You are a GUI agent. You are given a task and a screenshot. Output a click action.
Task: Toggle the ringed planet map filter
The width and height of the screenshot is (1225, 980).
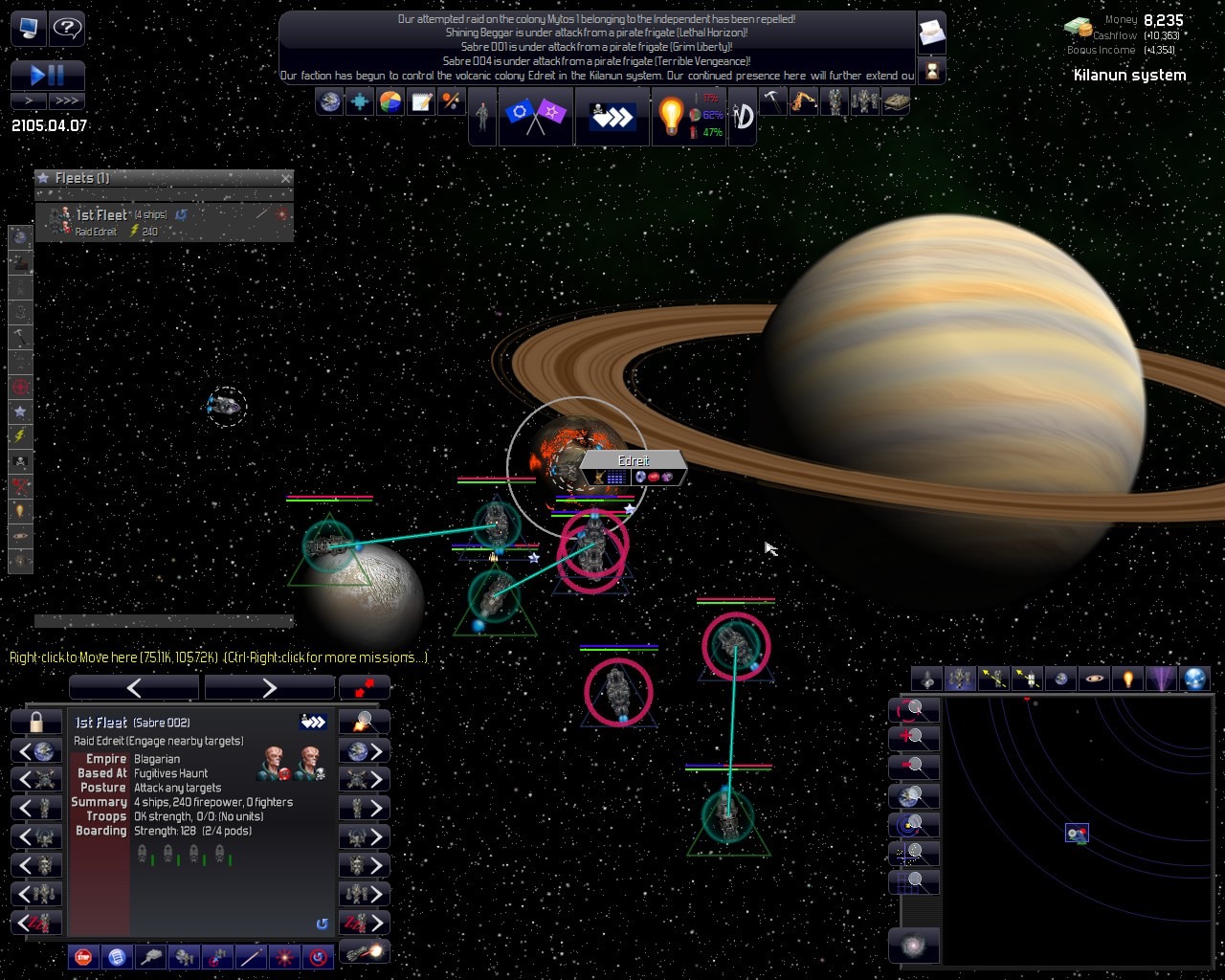(x=1094, y=679)
